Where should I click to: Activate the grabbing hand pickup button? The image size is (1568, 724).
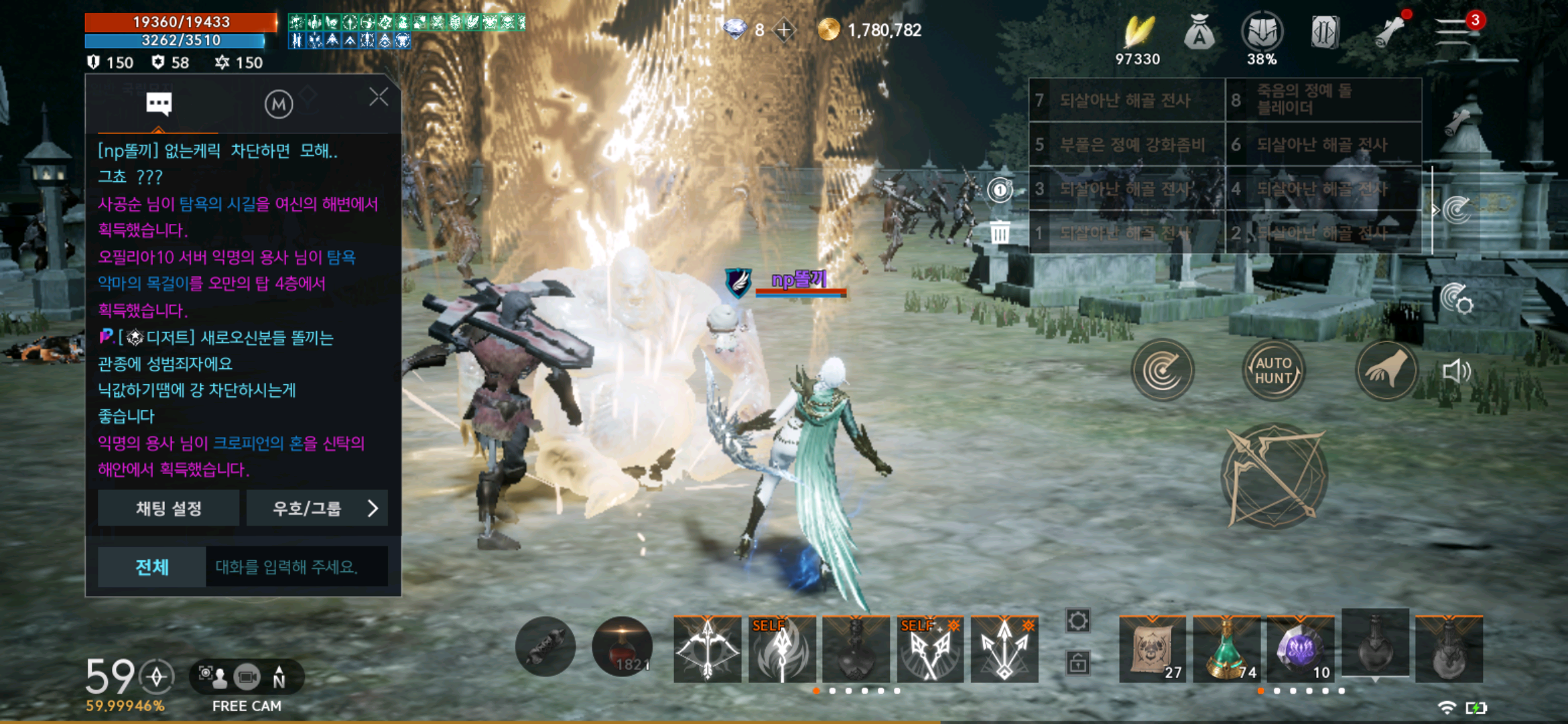coord(1386,371)
